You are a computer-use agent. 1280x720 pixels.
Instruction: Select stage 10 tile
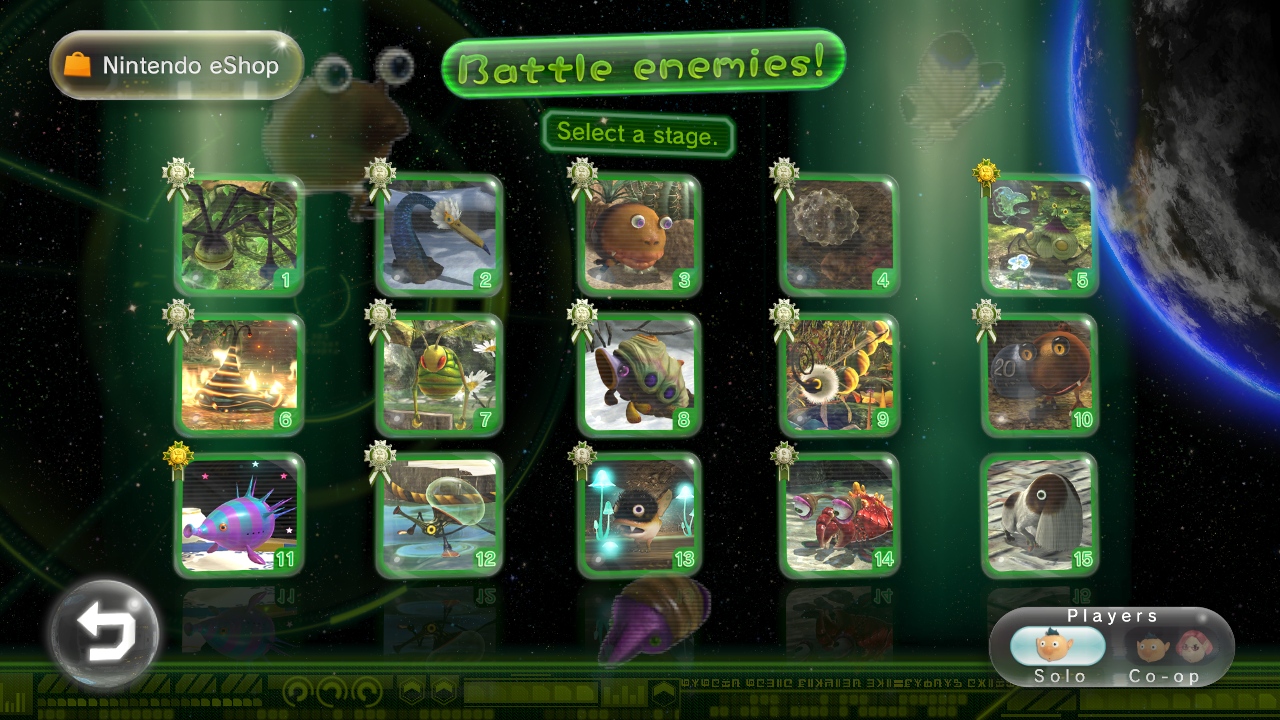pos(1040,375)
